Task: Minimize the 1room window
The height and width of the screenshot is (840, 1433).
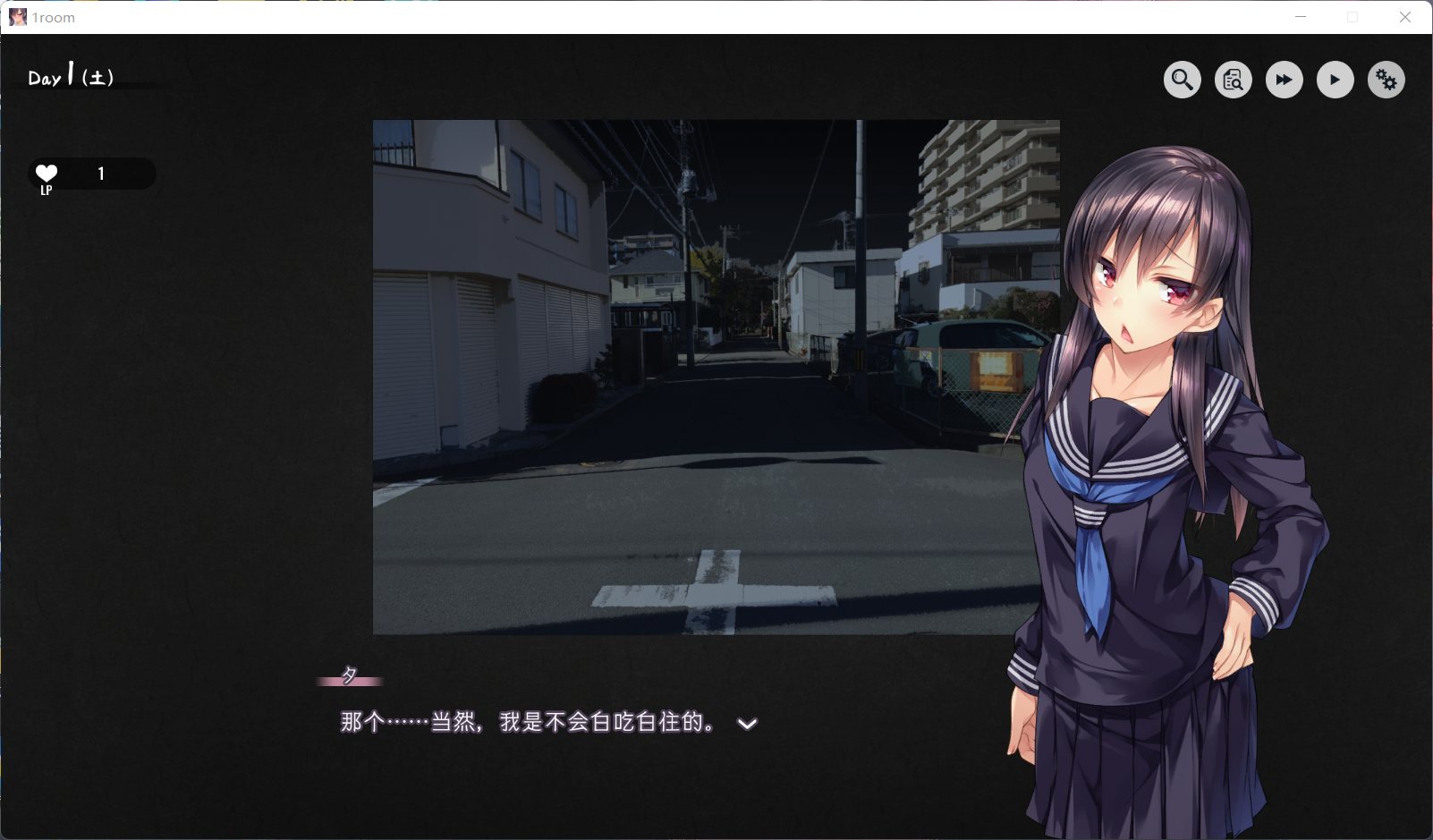Action: 1301,17
